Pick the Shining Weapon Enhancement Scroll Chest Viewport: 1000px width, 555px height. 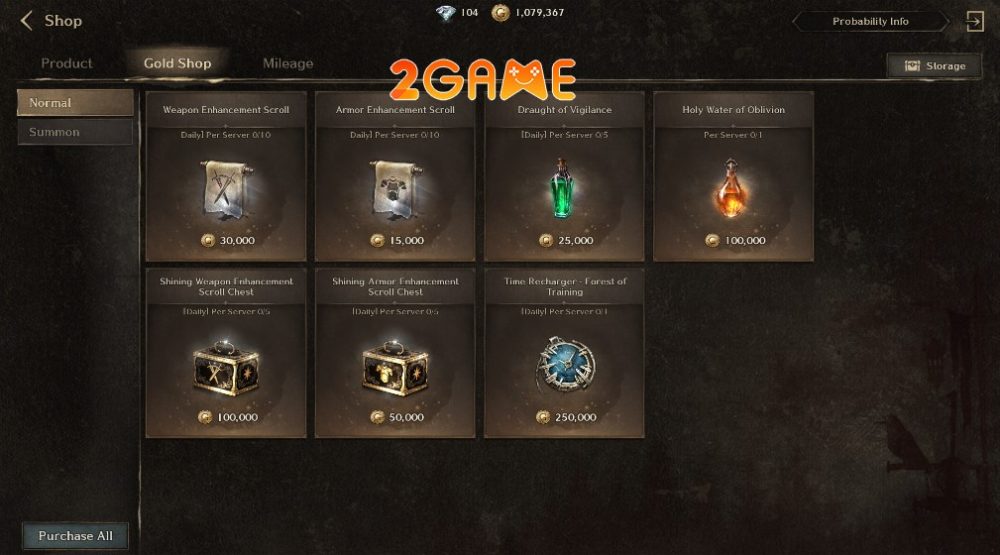point(225,353)
